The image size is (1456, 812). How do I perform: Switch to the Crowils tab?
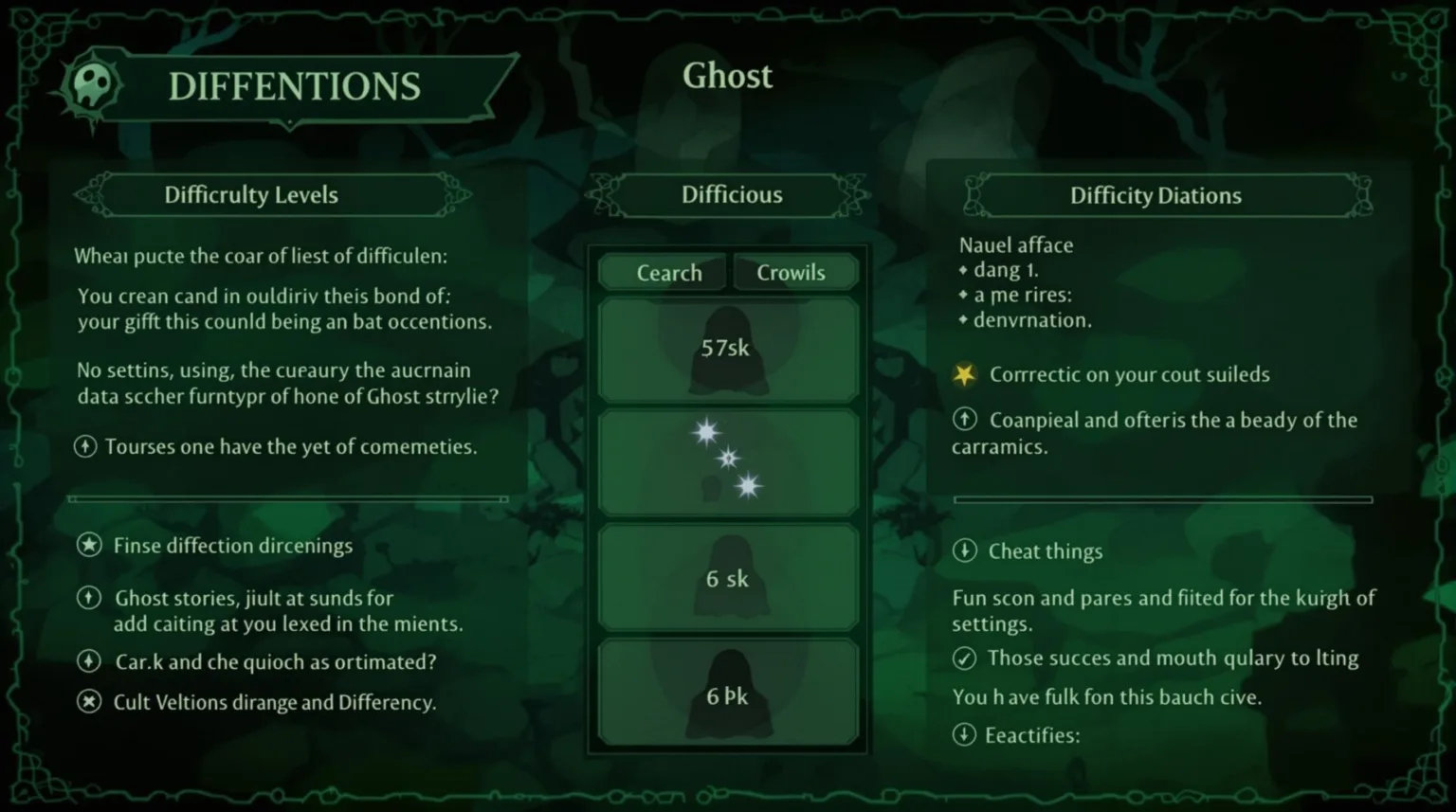[x=792, y=272]
